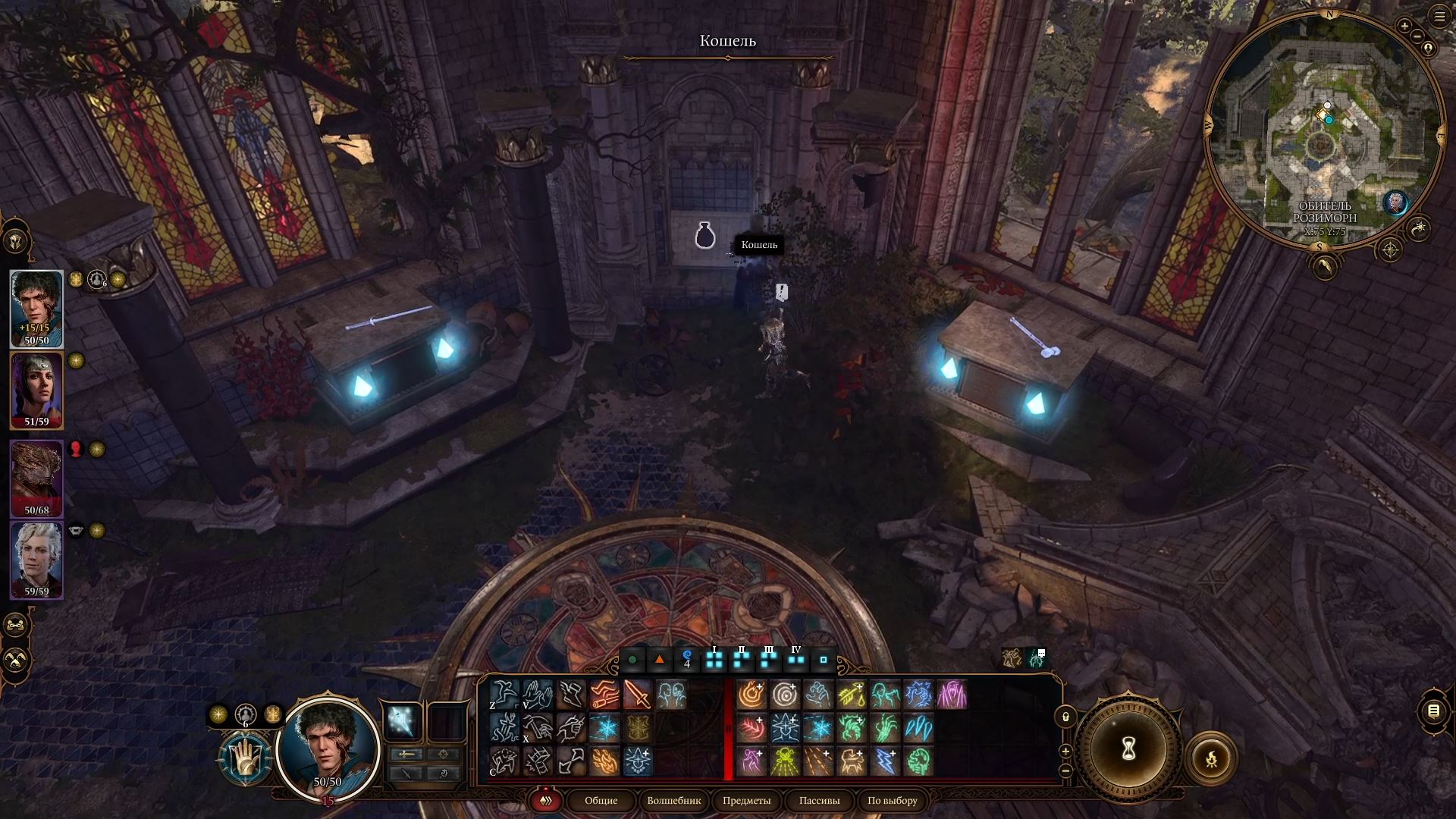
Task: Select the Общие hotbar tab
Action: (601, 801)
